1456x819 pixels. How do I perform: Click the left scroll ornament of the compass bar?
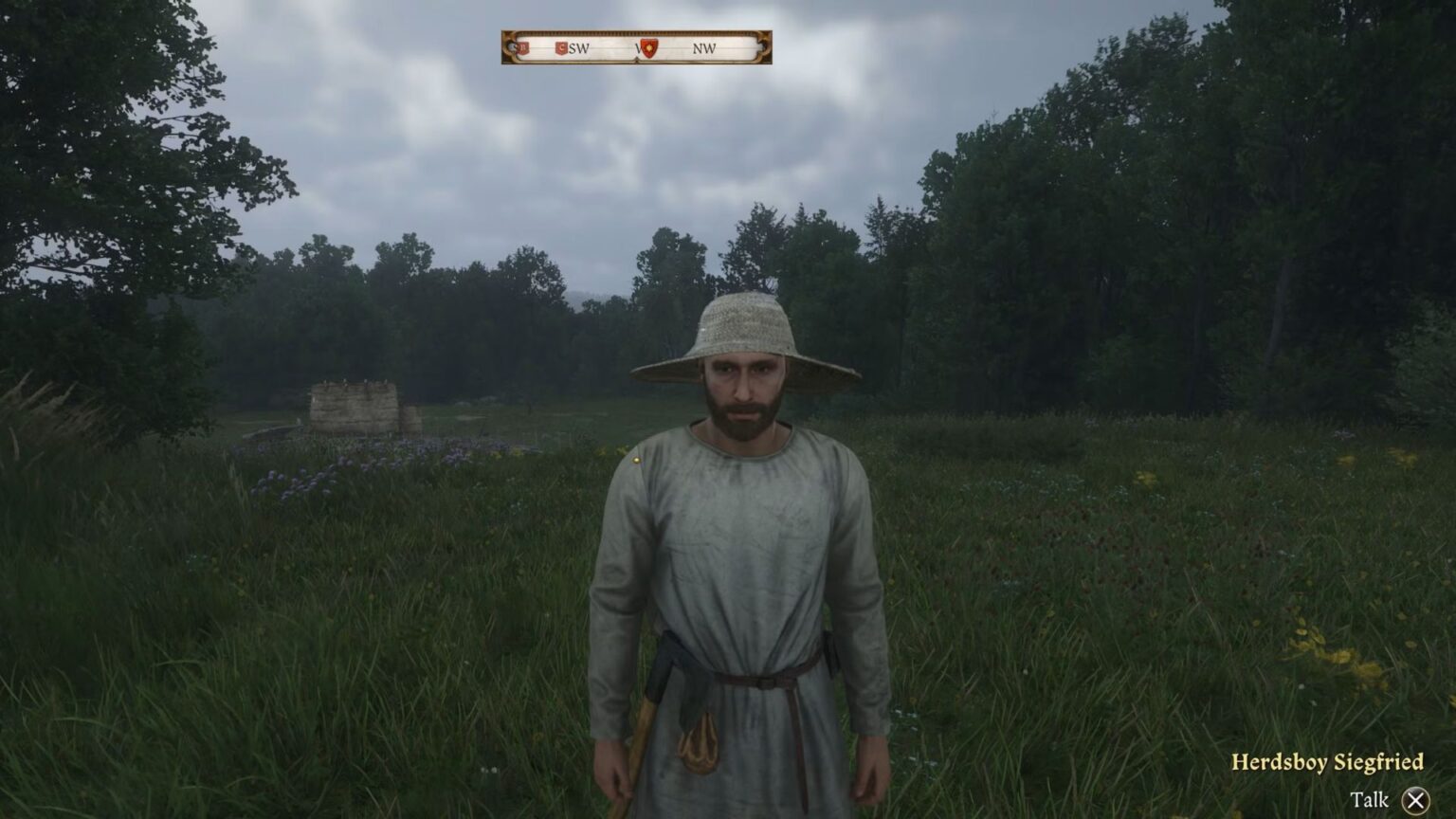click(x=507, y=47)
